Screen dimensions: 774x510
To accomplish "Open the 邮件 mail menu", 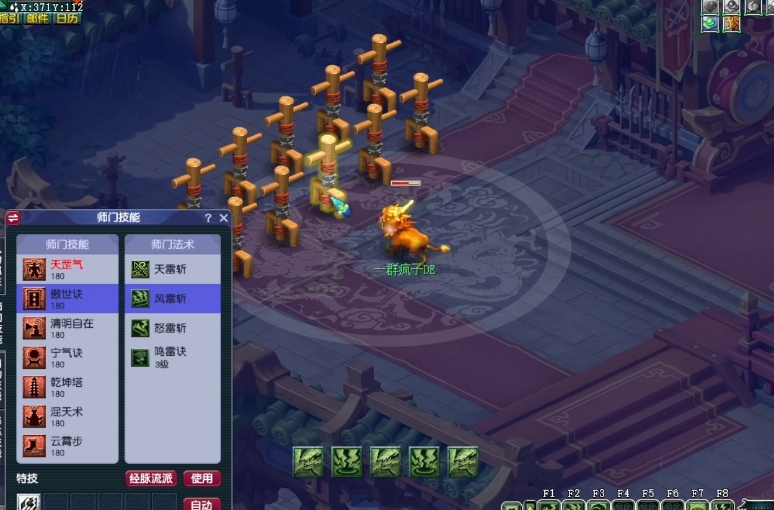I will pyautogui.click(x=38, y=18).
